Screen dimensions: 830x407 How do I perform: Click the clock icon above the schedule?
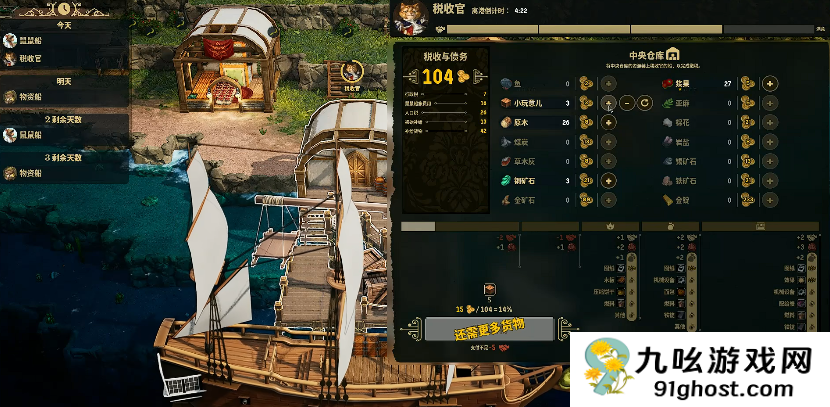click(64, 7)
